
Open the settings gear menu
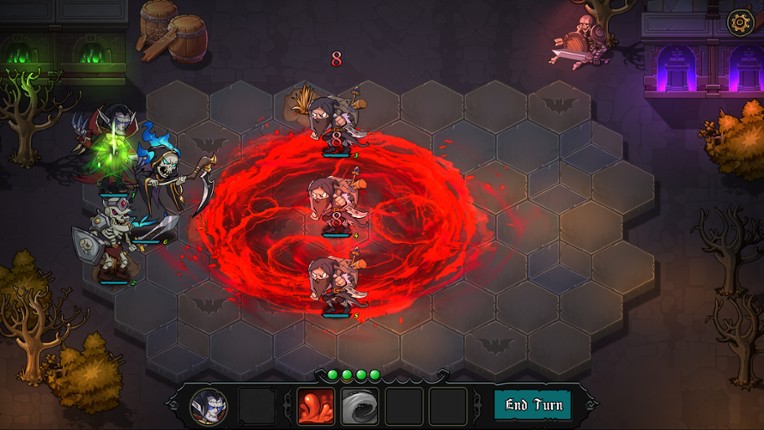pos(740,21)
